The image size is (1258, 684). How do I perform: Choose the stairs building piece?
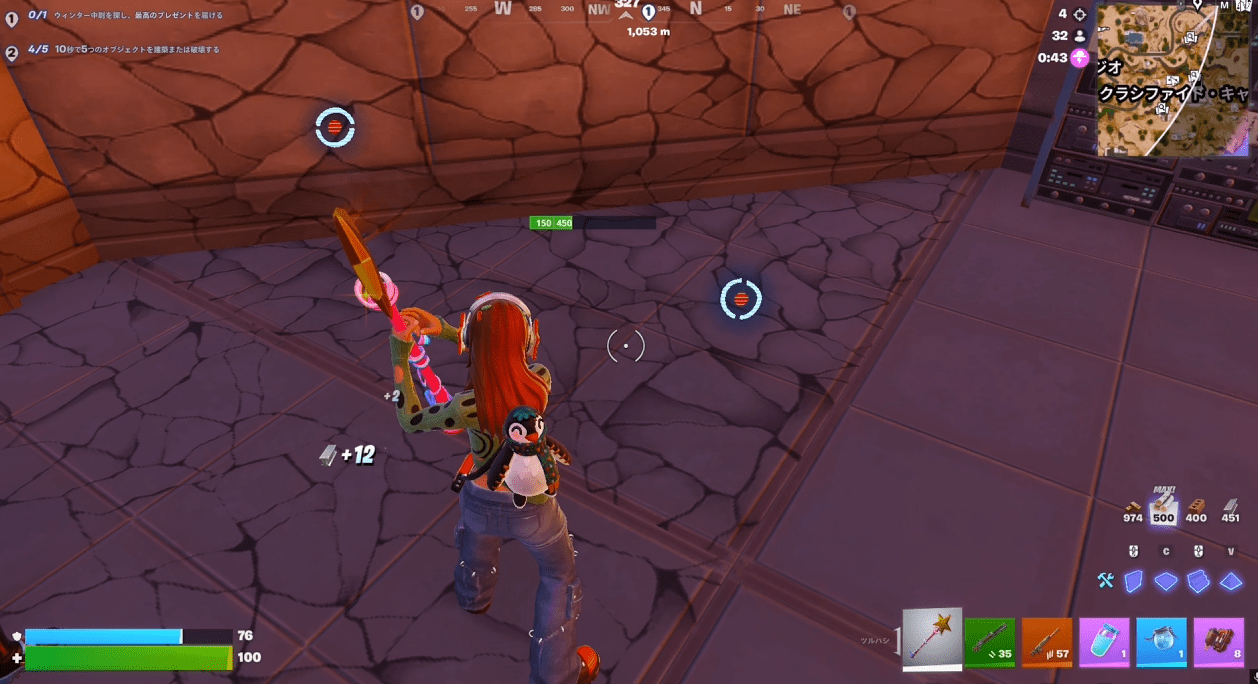coord(1198,581)
